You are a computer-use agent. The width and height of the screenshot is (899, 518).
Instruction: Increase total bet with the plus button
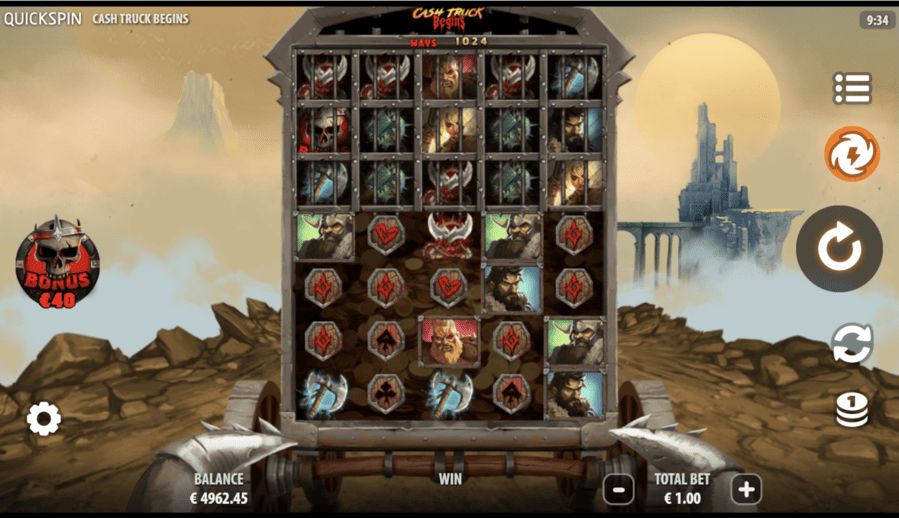click(x=746, y=489)
